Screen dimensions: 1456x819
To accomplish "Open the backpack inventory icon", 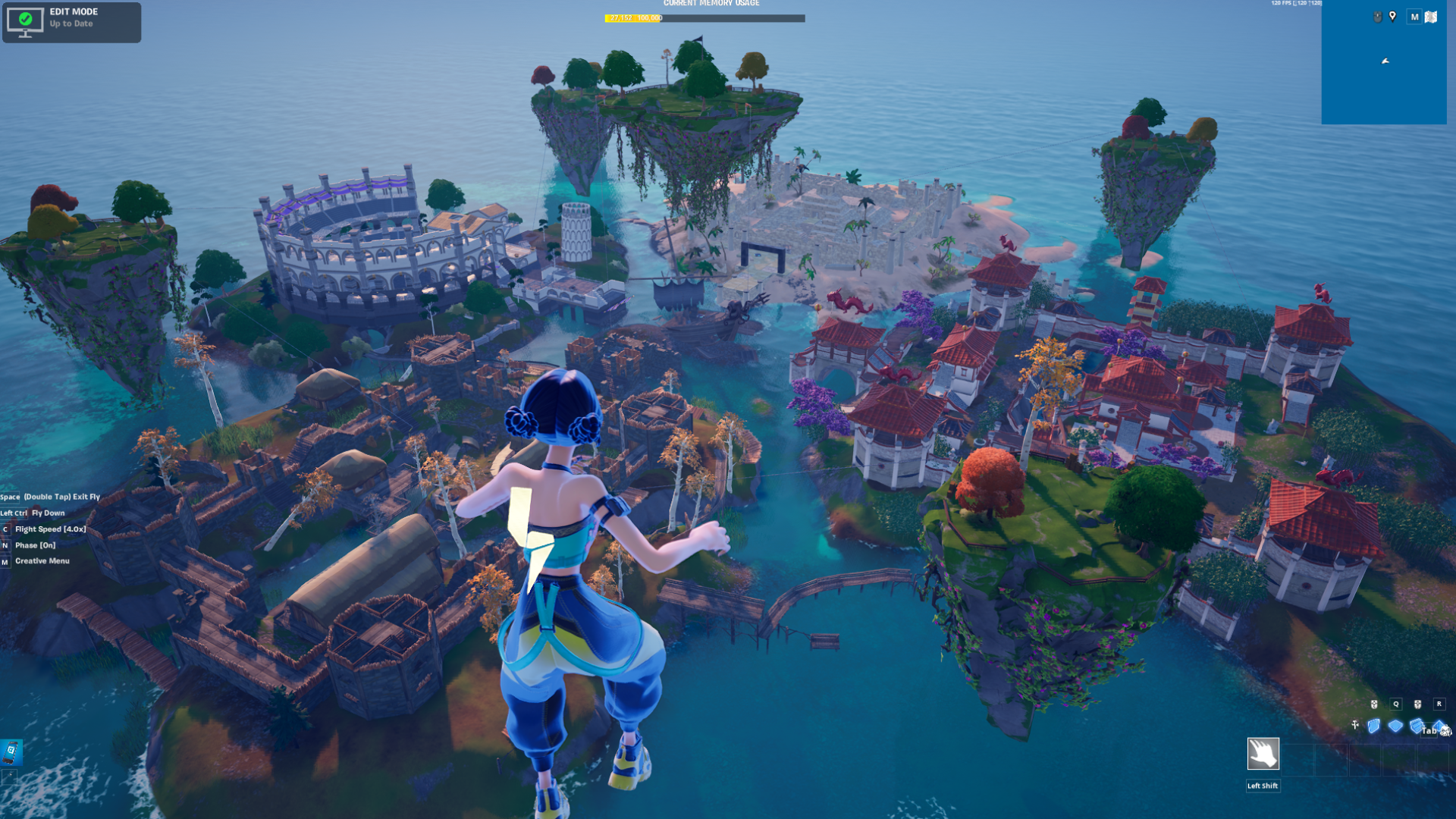I will (1445, 730).
